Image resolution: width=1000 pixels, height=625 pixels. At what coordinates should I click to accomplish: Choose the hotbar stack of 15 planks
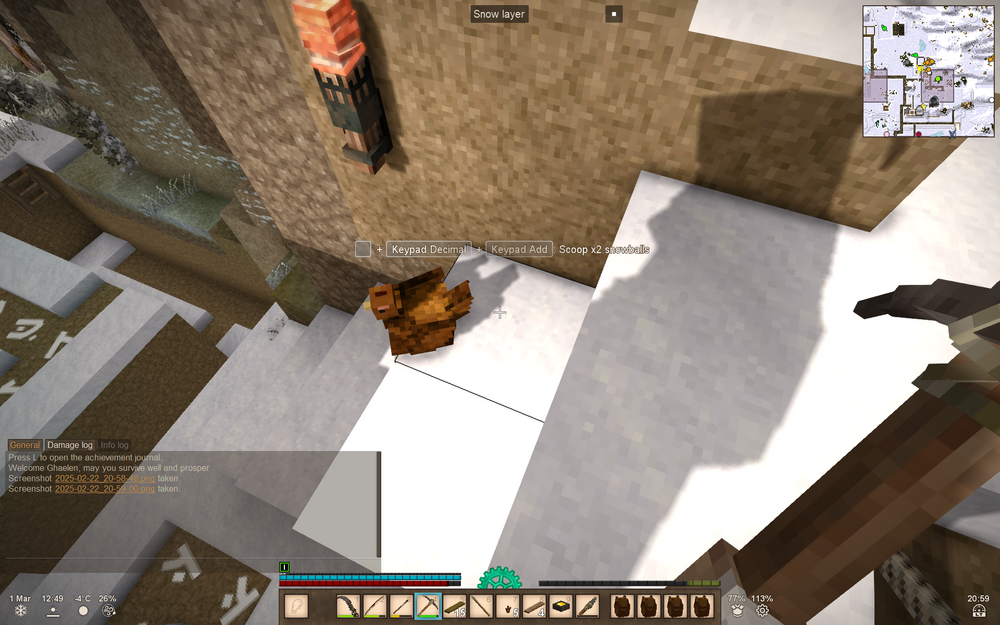point(455,607)
